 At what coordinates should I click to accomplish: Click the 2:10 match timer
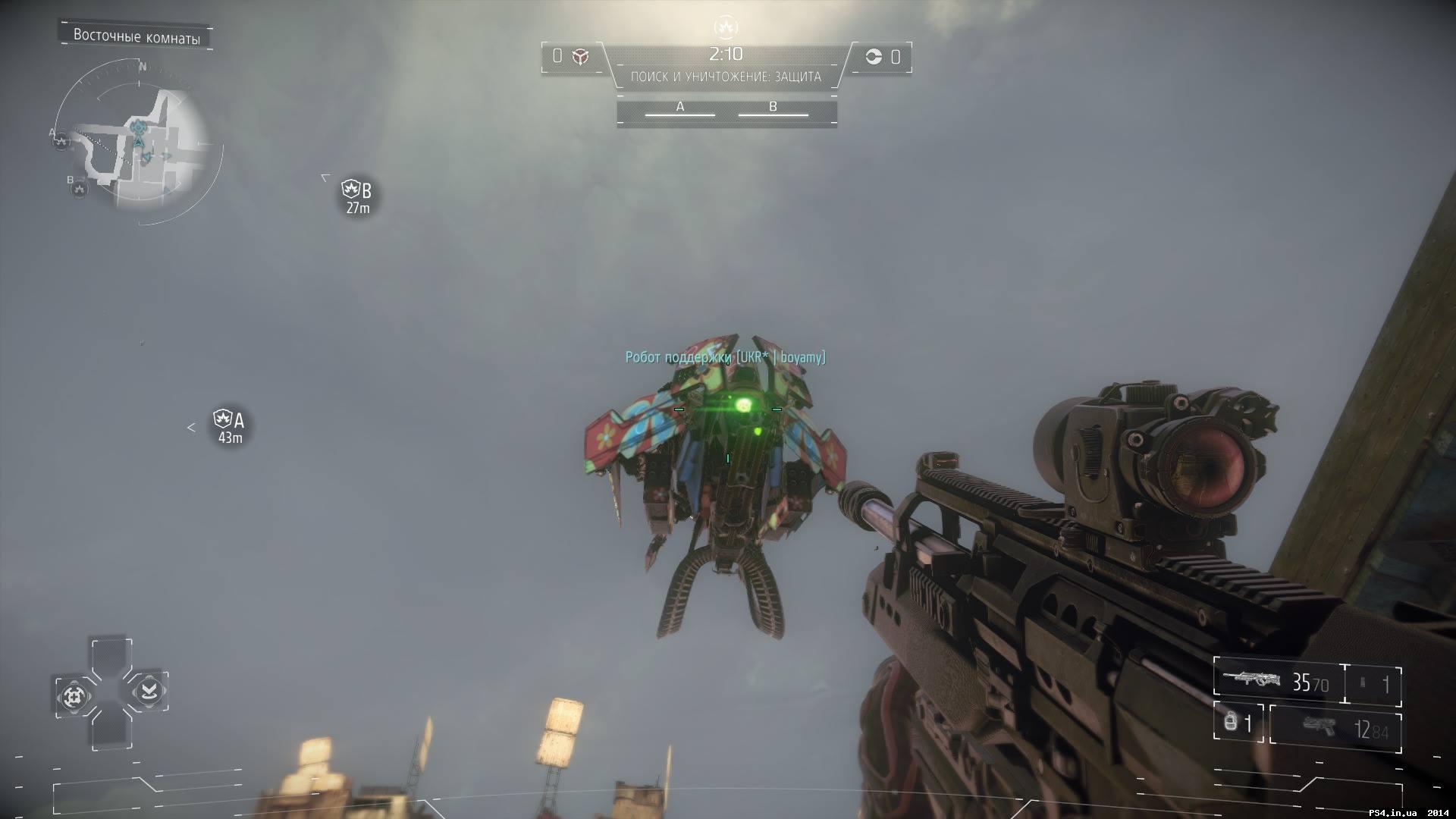click(725, 53)
